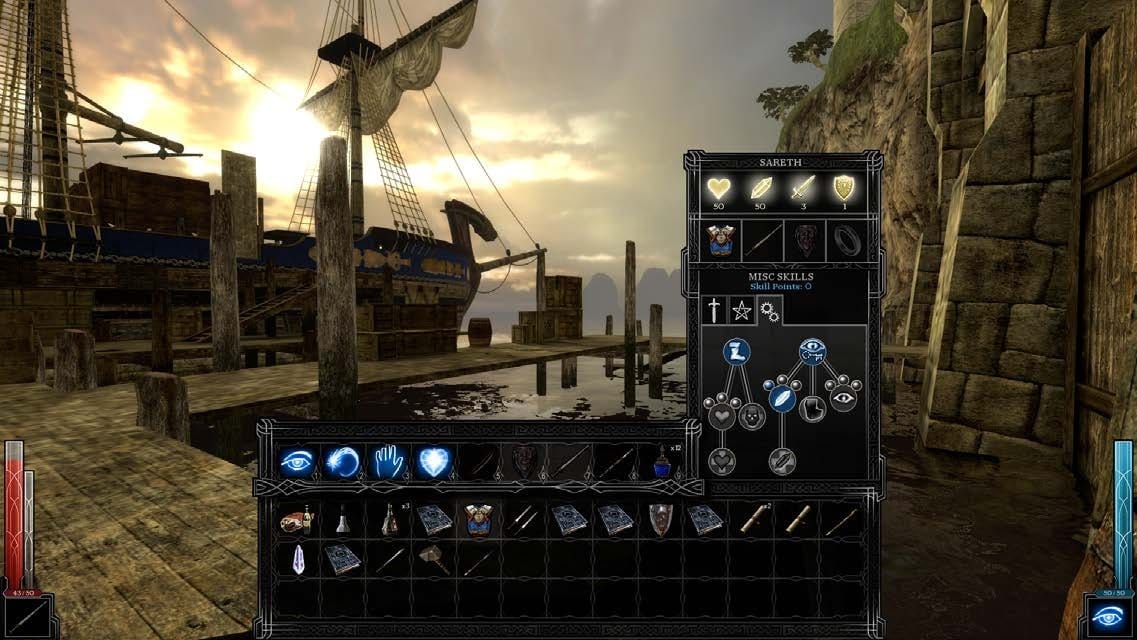Select the equipped ring slot
The image size is (1137, 640).
tap(847, 242)
